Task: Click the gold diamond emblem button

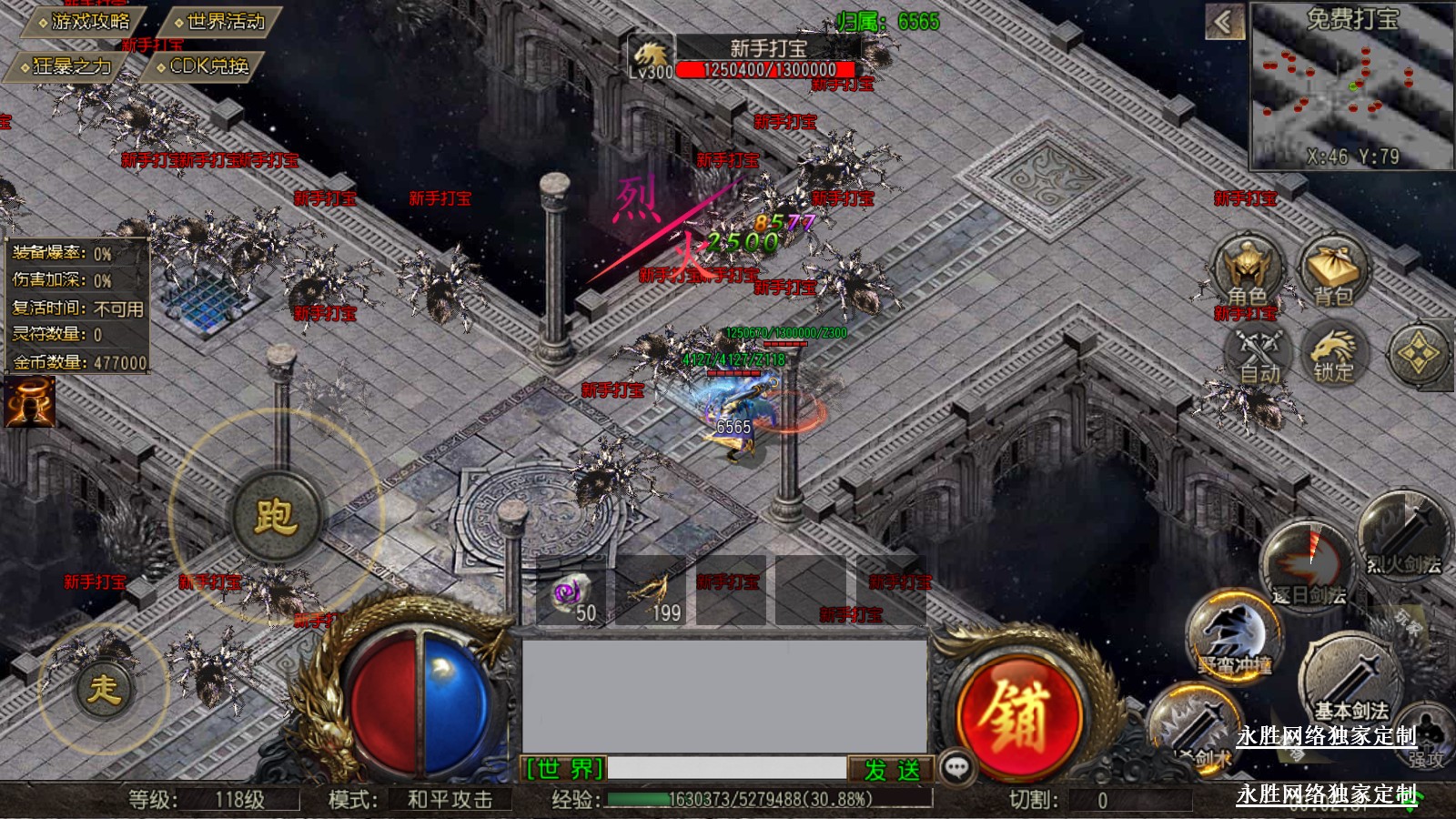Action: coord(1419,353)
